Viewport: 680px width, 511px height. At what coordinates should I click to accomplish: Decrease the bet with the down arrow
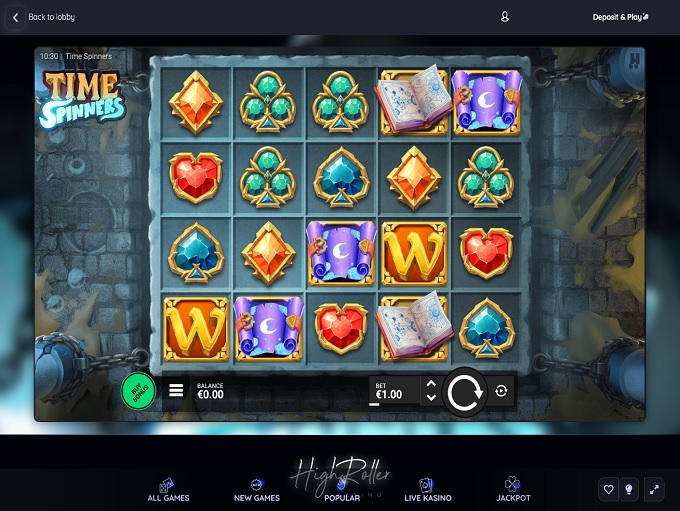tap(431, 398)
